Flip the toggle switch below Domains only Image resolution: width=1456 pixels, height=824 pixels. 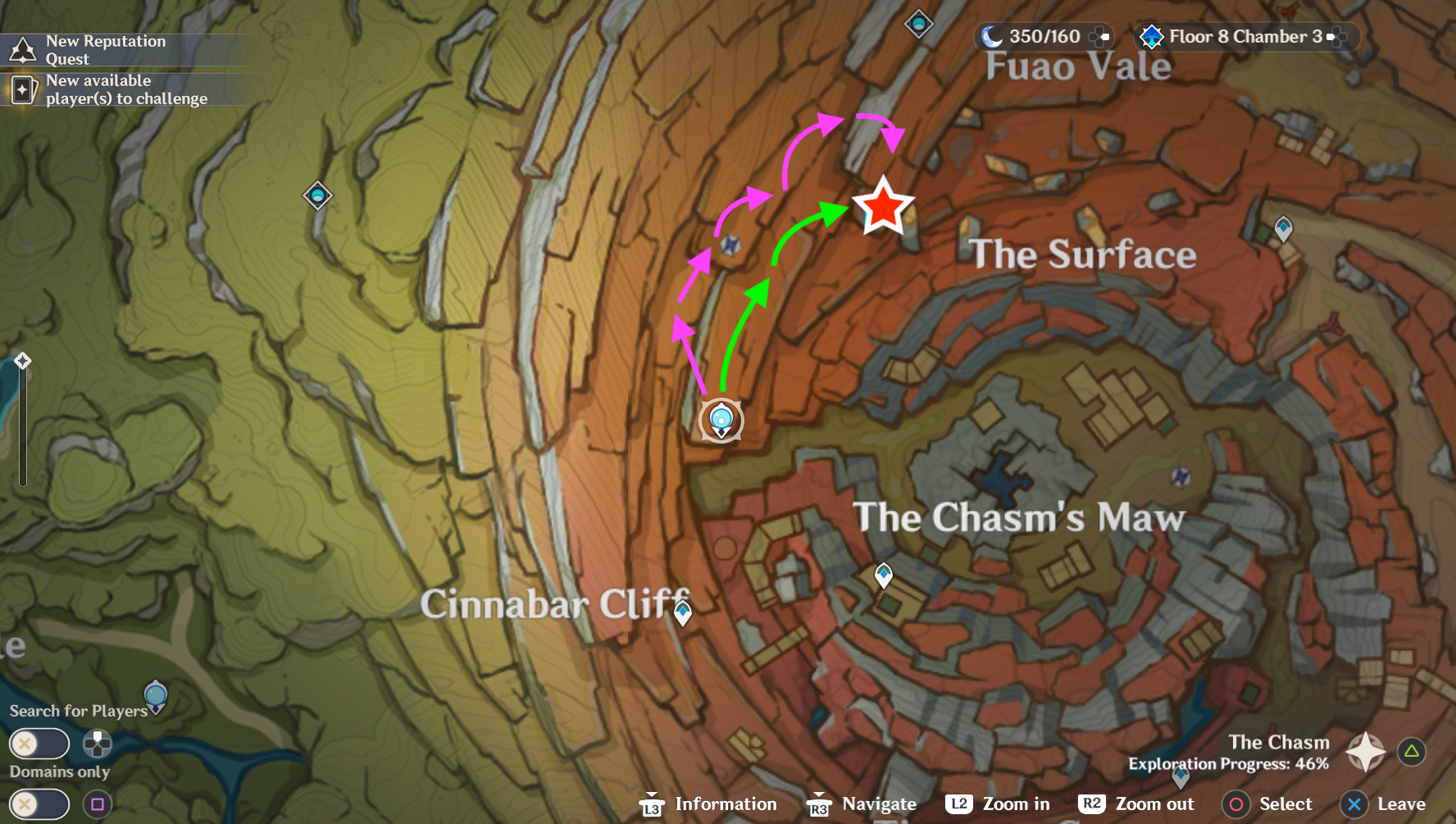coord(39,803)
